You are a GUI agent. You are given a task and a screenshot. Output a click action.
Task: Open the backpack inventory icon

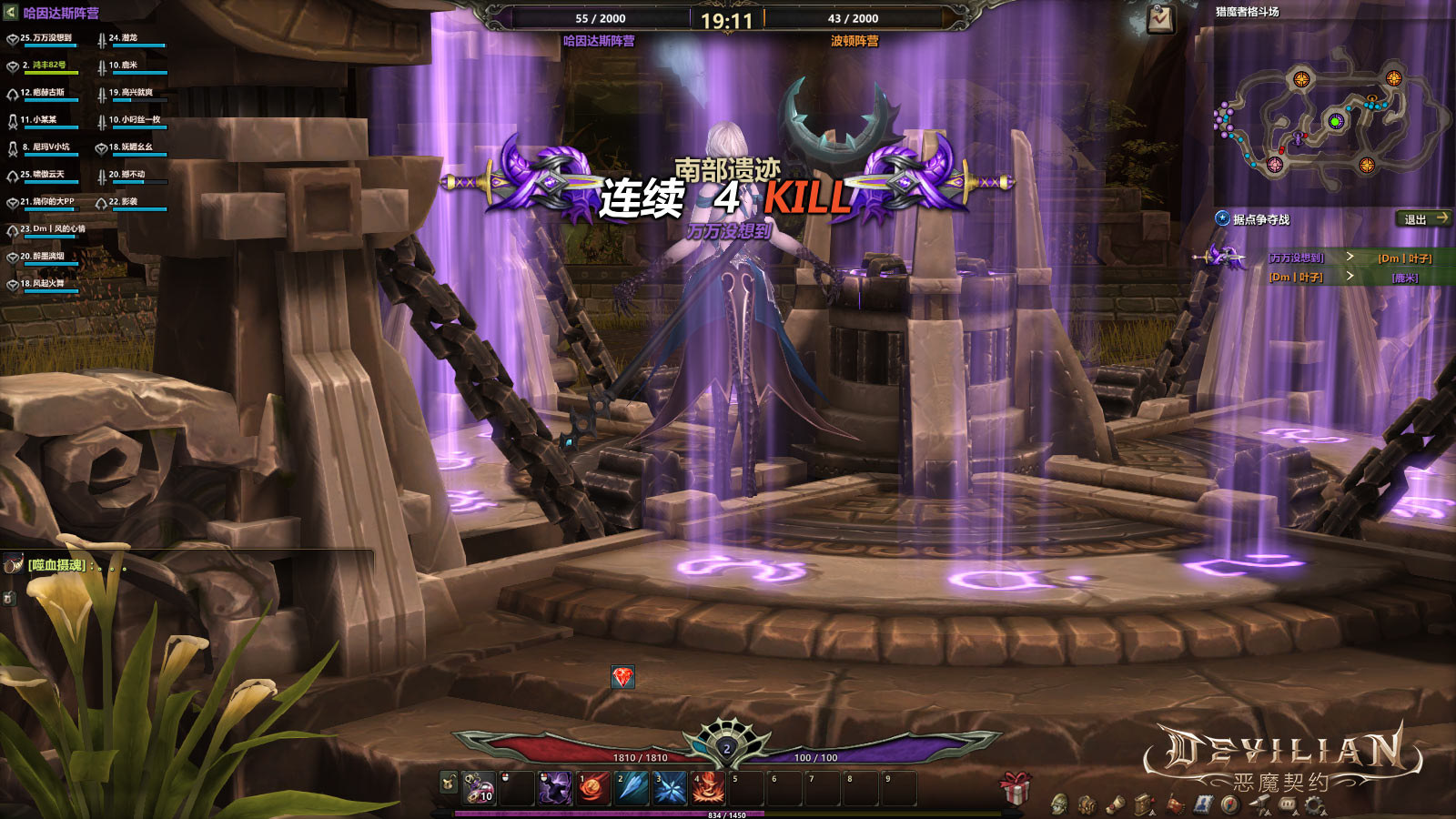(x=1087, y=804)
